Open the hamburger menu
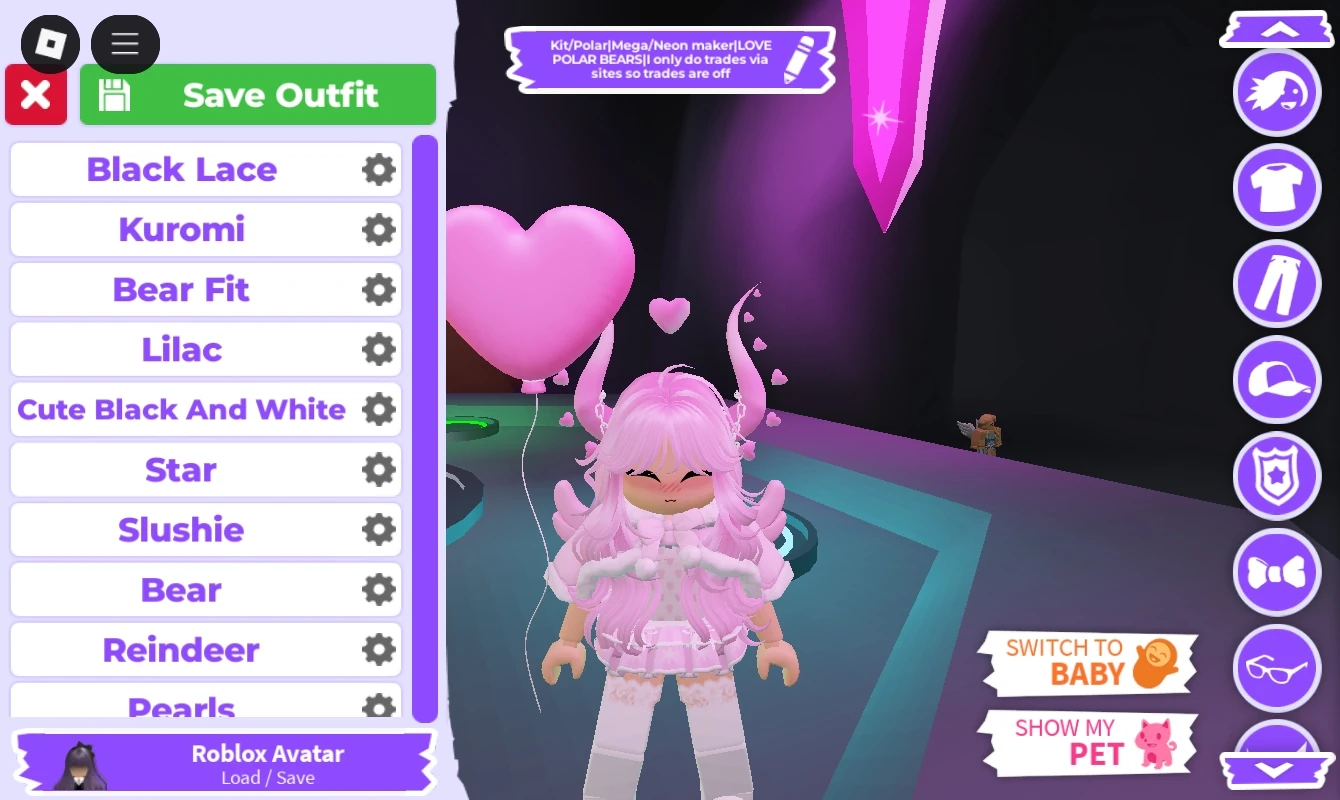 tap(125, 44)
